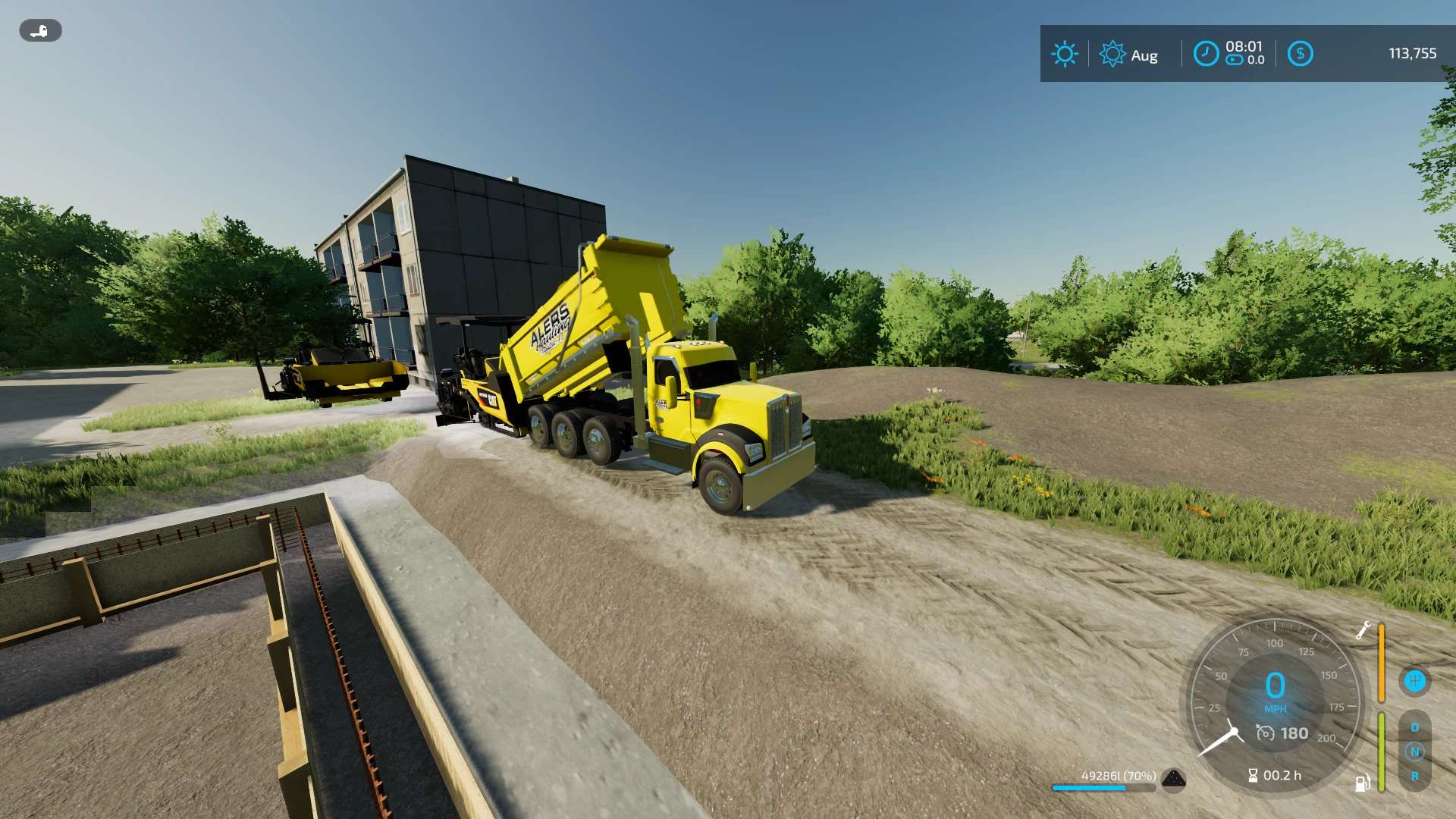This screenshot has width=1456, height=819.
Task: Click the clock icon beside 08:01
Action: [x=1206, y=54]
